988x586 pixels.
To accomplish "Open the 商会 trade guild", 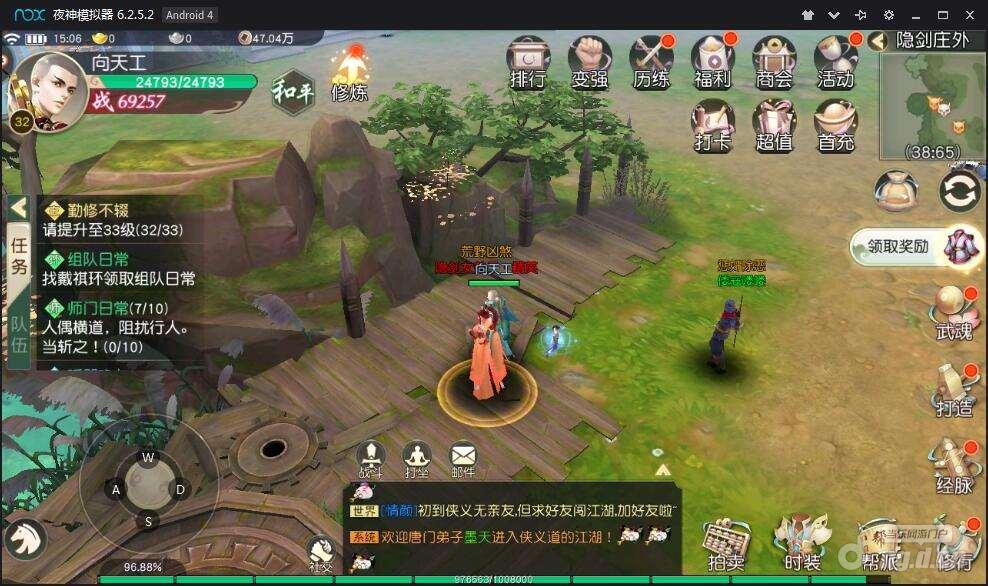I will click(x=774, y=62).
